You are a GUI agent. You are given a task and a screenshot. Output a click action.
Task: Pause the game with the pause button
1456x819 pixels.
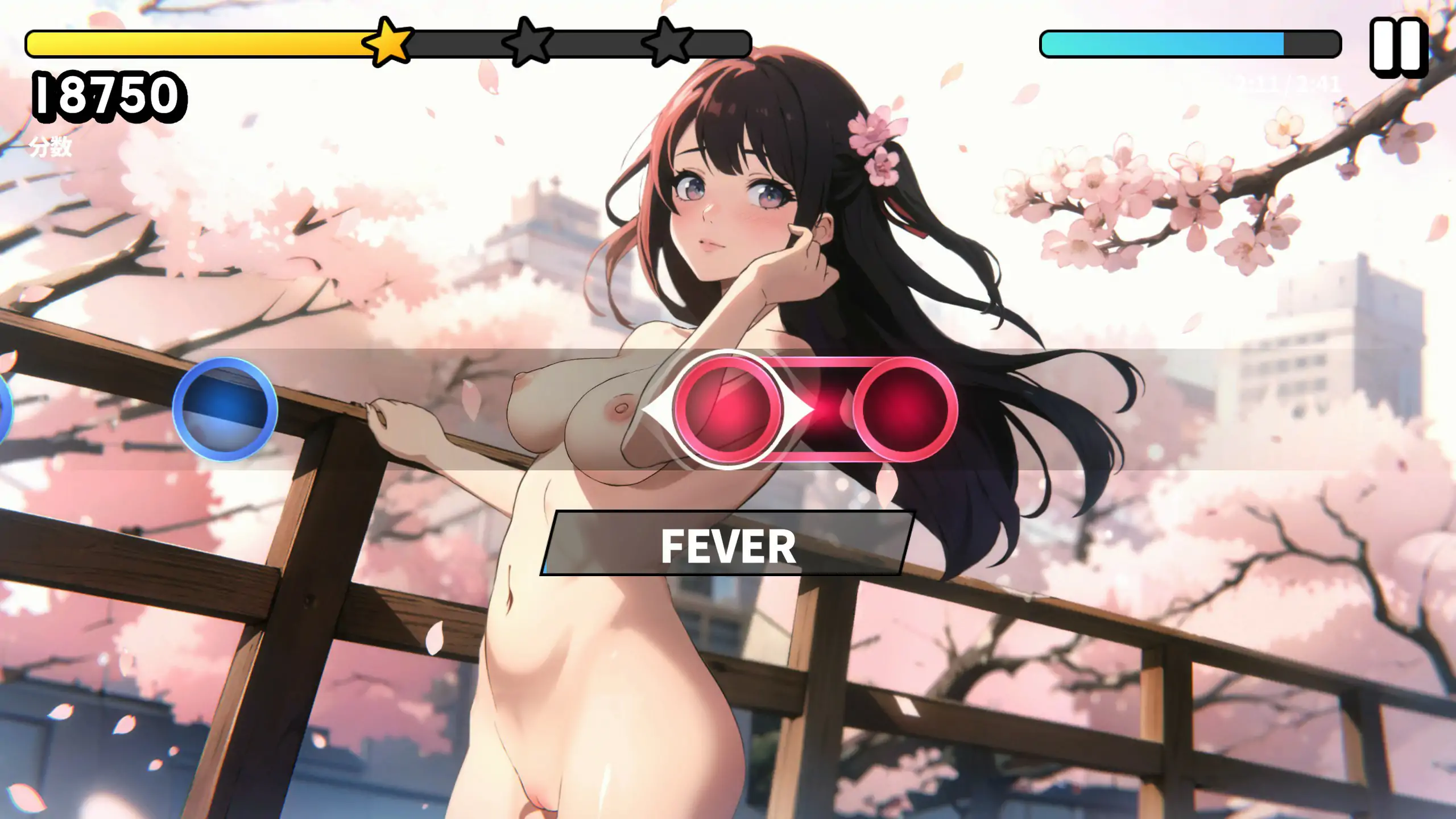click(1399, 47)
